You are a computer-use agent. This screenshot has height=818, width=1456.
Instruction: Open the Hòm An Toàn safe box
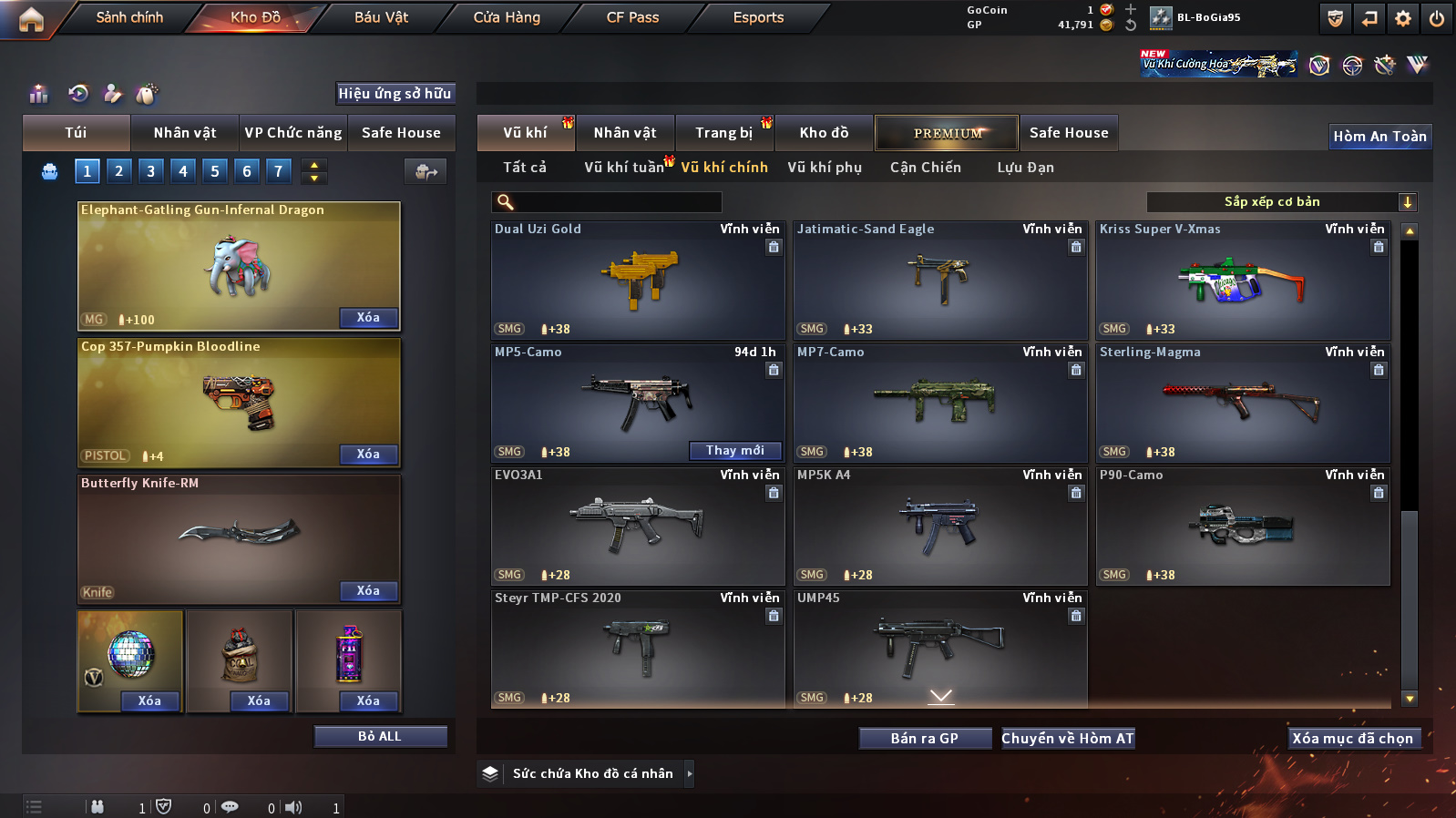click(x=1379, y=137)
